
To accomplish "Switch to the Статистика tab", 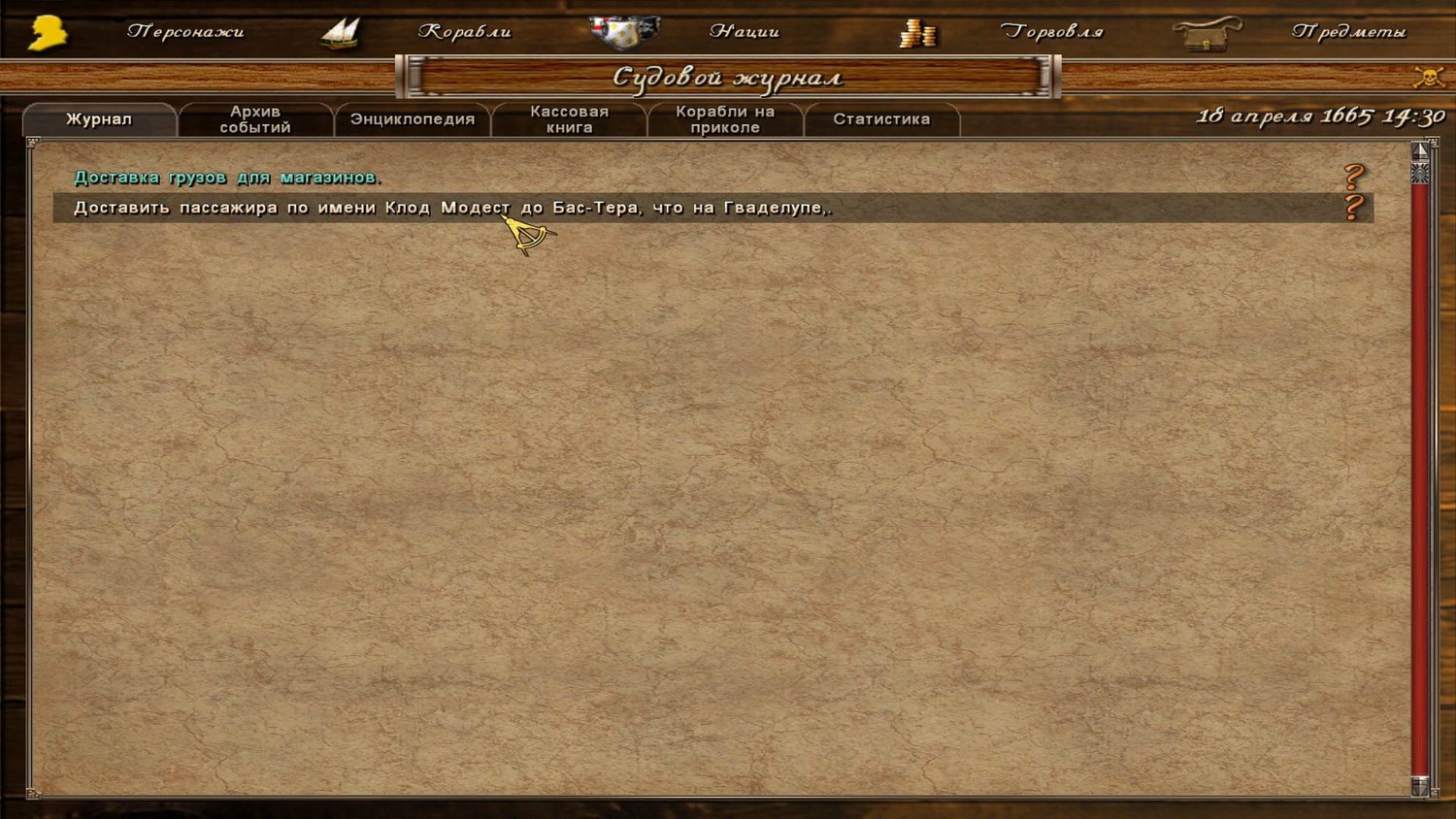I will point(881,119).
